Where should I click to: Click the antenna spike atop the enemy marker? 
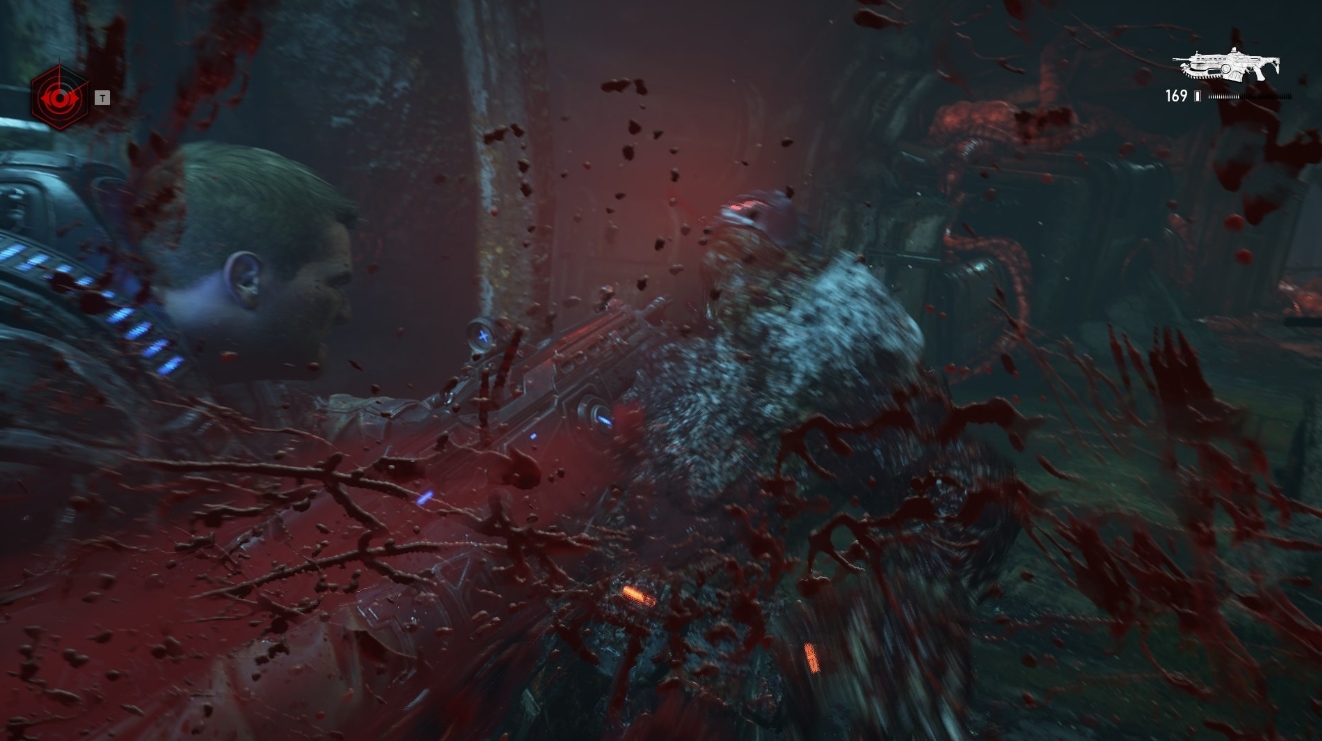60,60
